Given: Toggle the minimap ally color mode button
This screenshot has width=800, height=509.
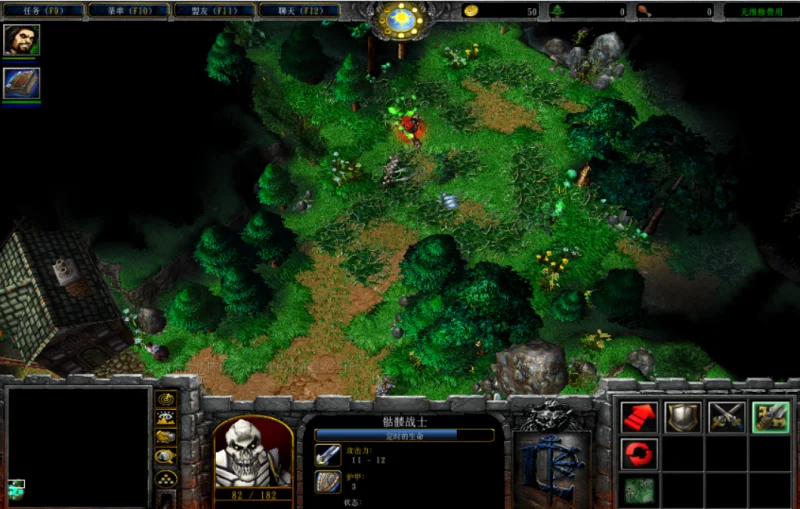Looking at the screenshot, I should (x=166, y=436).
